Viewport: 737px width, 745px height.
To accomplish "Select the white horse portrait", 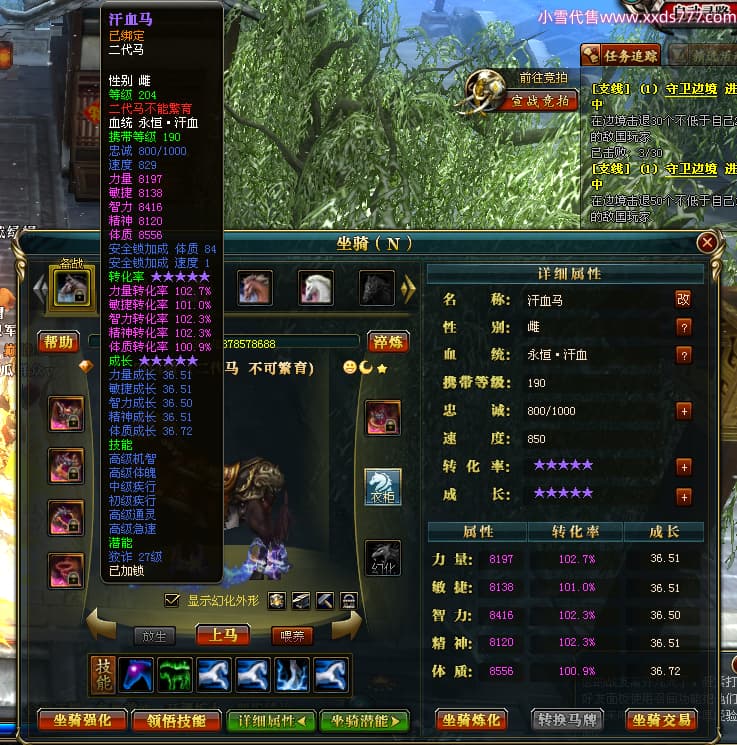I will (x=316, y=288).
